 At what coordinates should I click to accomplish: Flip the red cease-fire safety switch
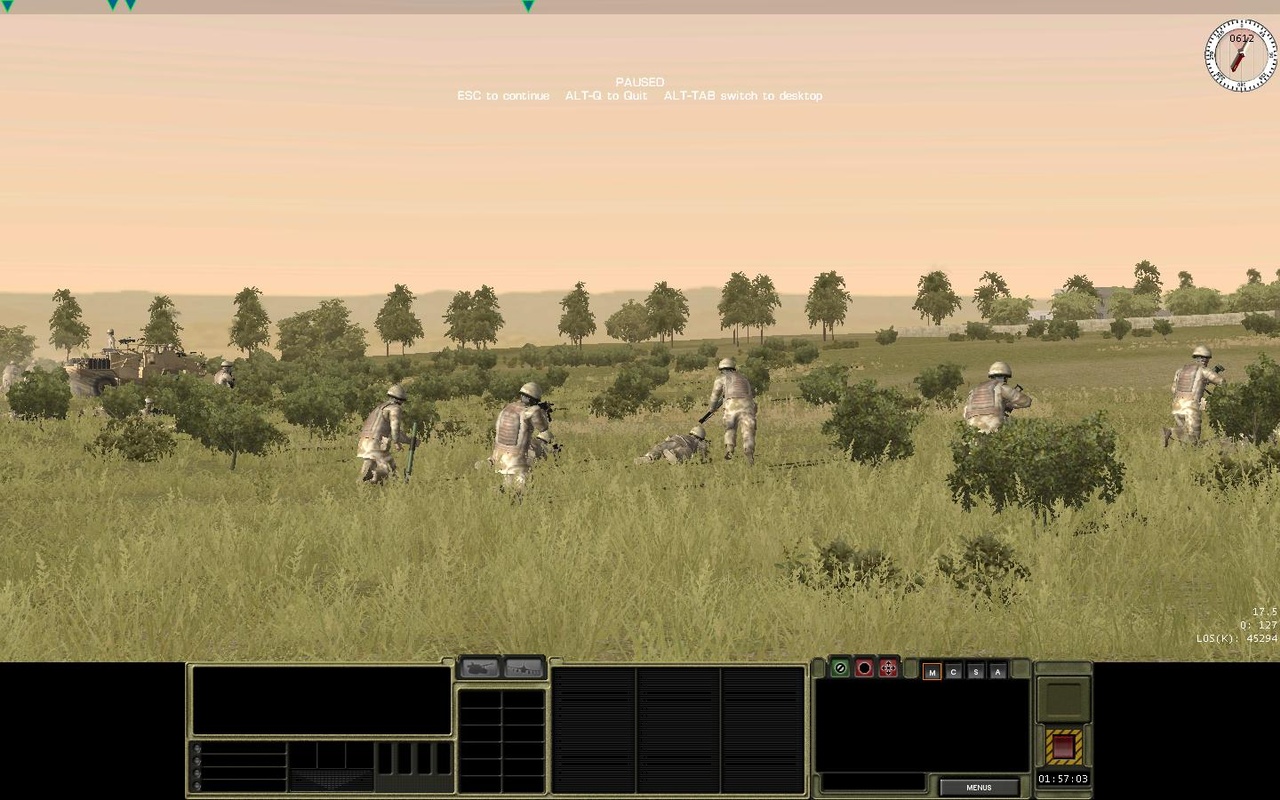[1064, 746]
